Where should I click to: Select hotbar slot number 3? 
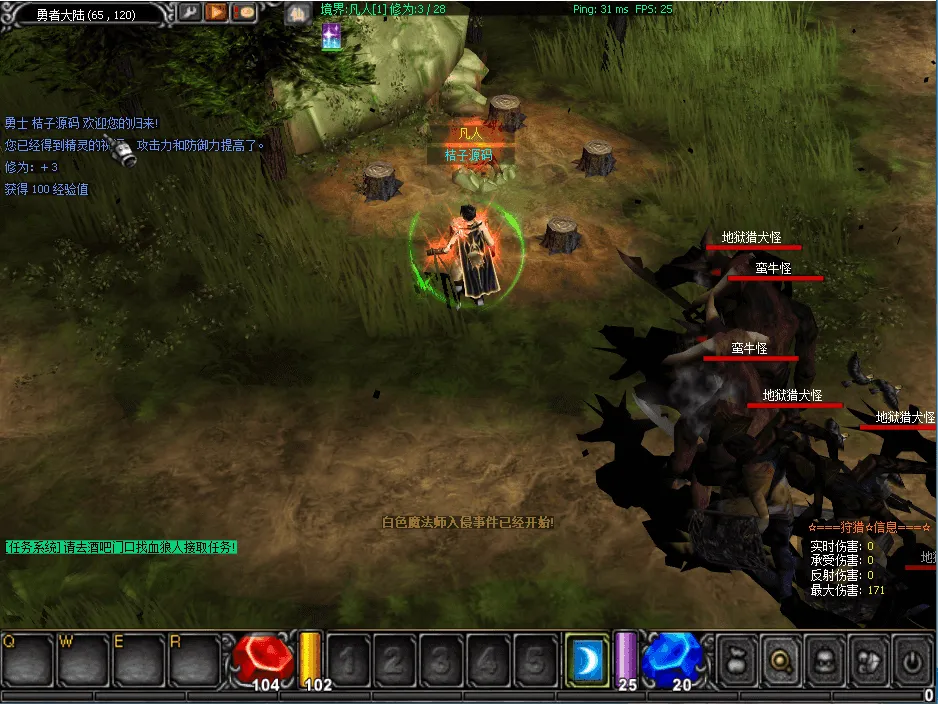tap(441, 660)
